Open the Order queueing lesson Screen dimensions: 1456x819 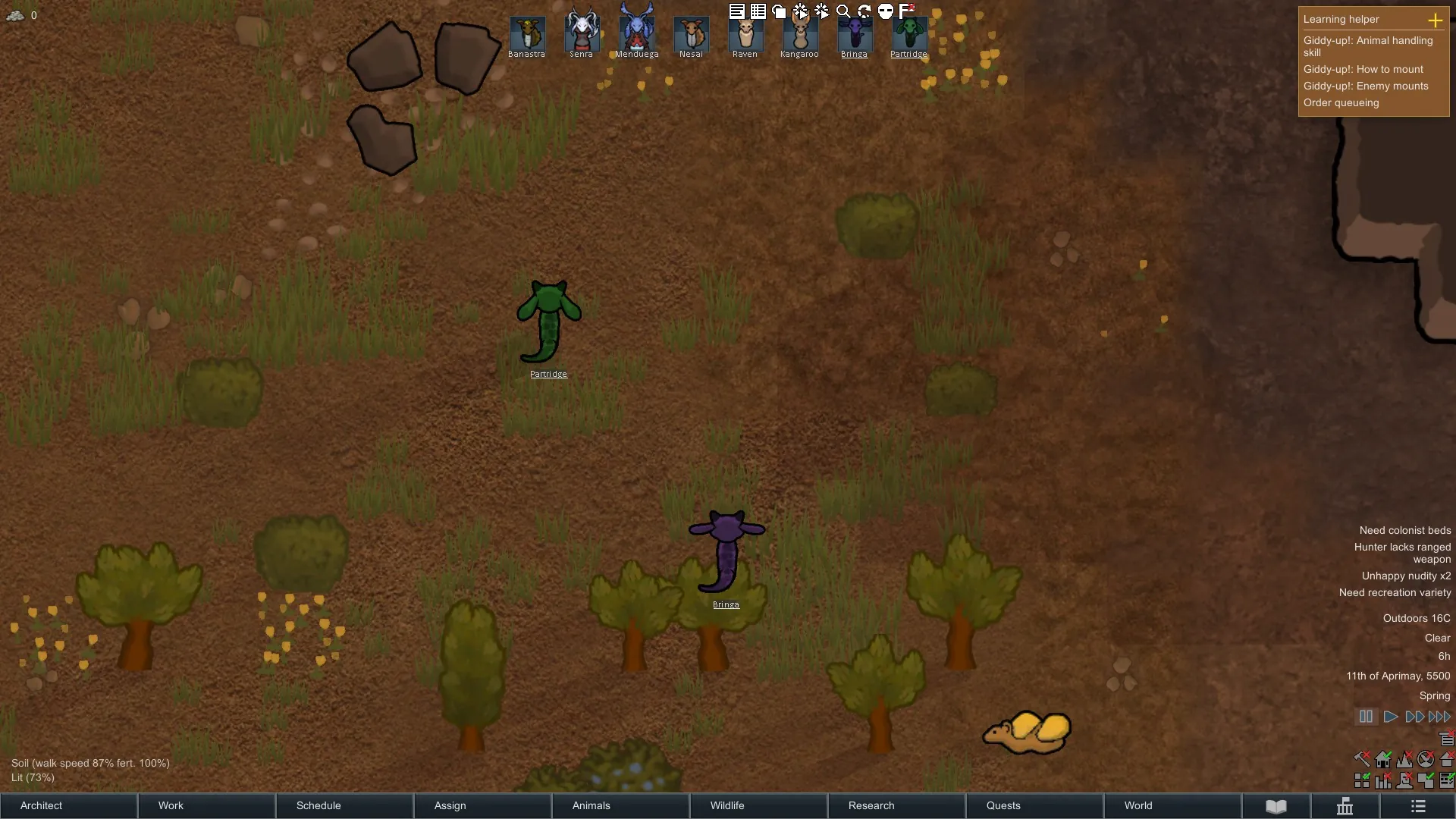pyautogui.click(x=1341, y=102)
